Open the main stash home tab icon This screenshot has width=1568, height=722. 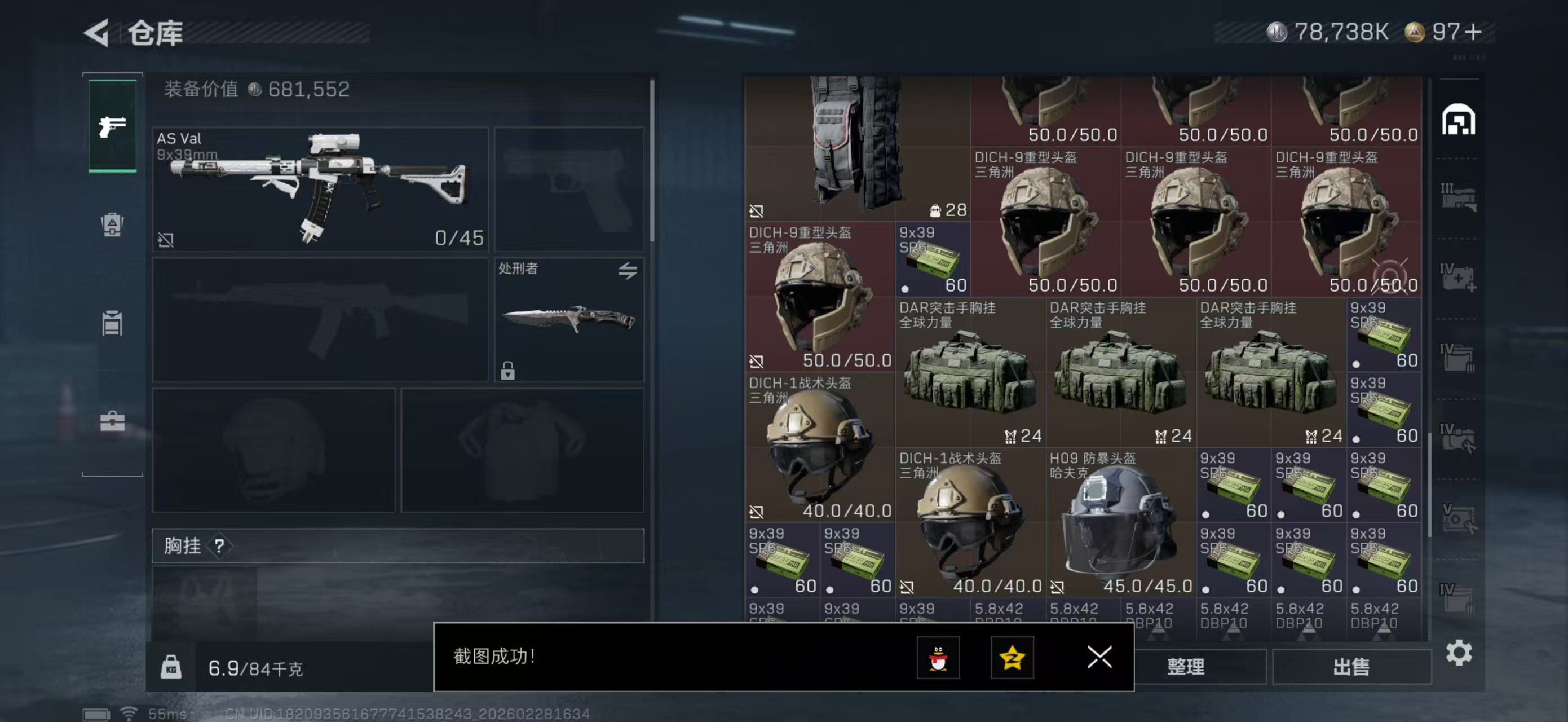[1458, 120]
